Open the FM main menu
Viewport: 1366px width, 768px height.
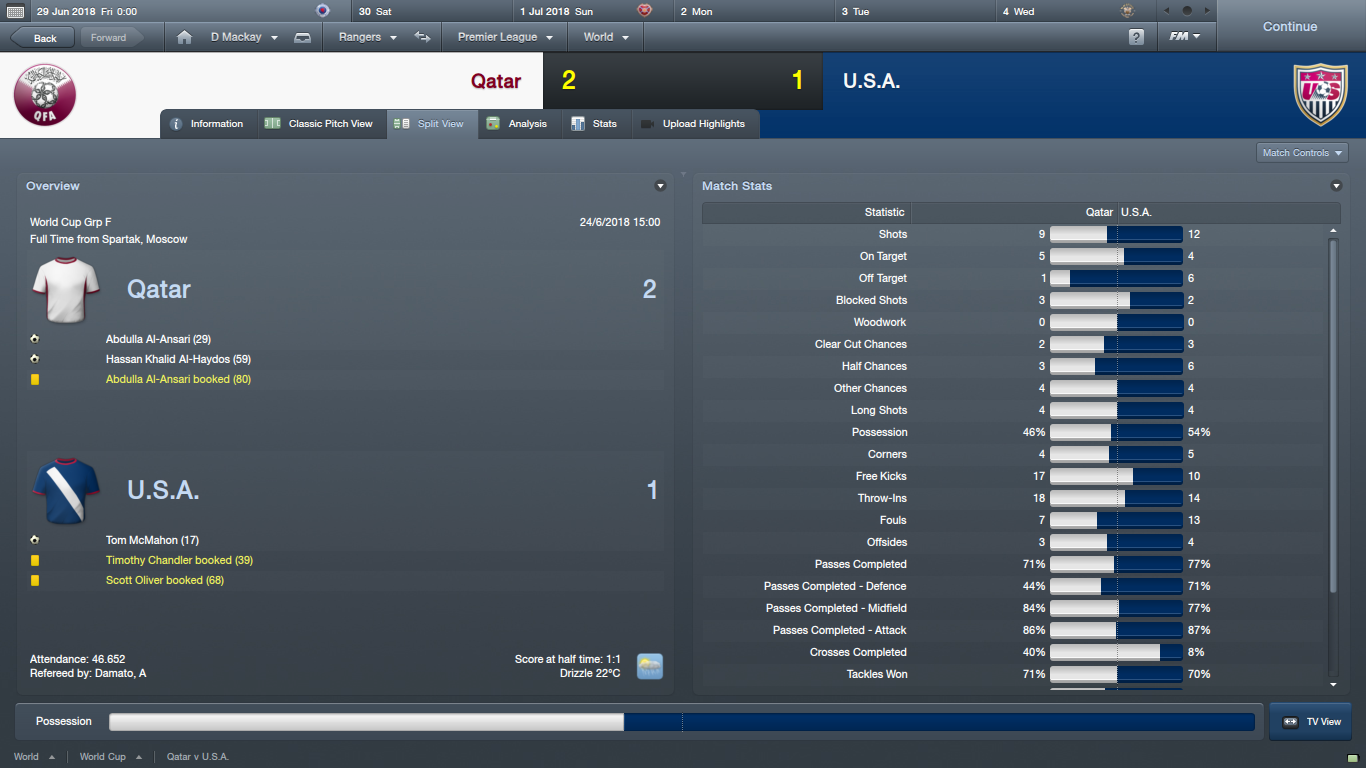tap(1185, 37)
